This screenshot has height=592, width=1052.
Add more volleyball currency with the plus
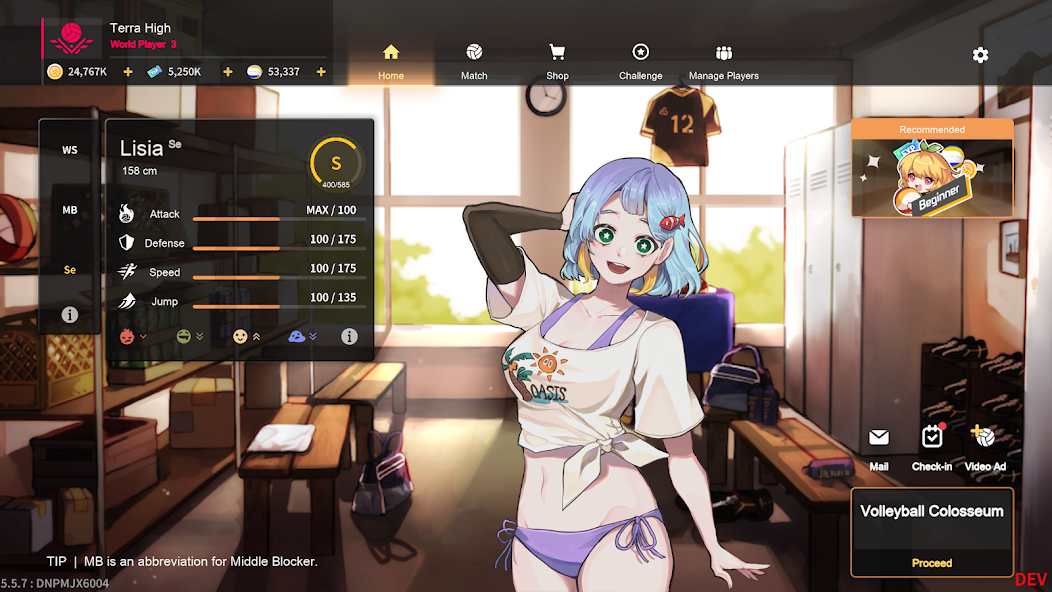tap(321, 72)
